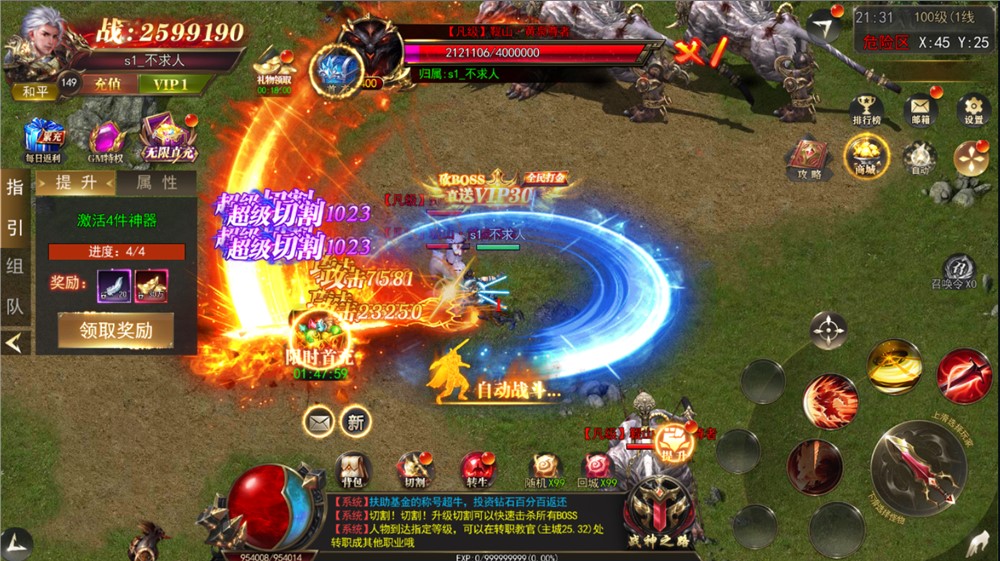Toggle the 自动 auto-battle icon
1000x561 pixels.
[918, 158]
